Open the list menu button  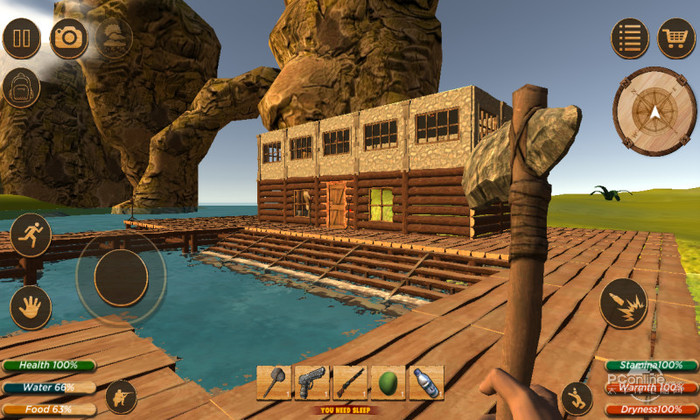click(630, 38)
